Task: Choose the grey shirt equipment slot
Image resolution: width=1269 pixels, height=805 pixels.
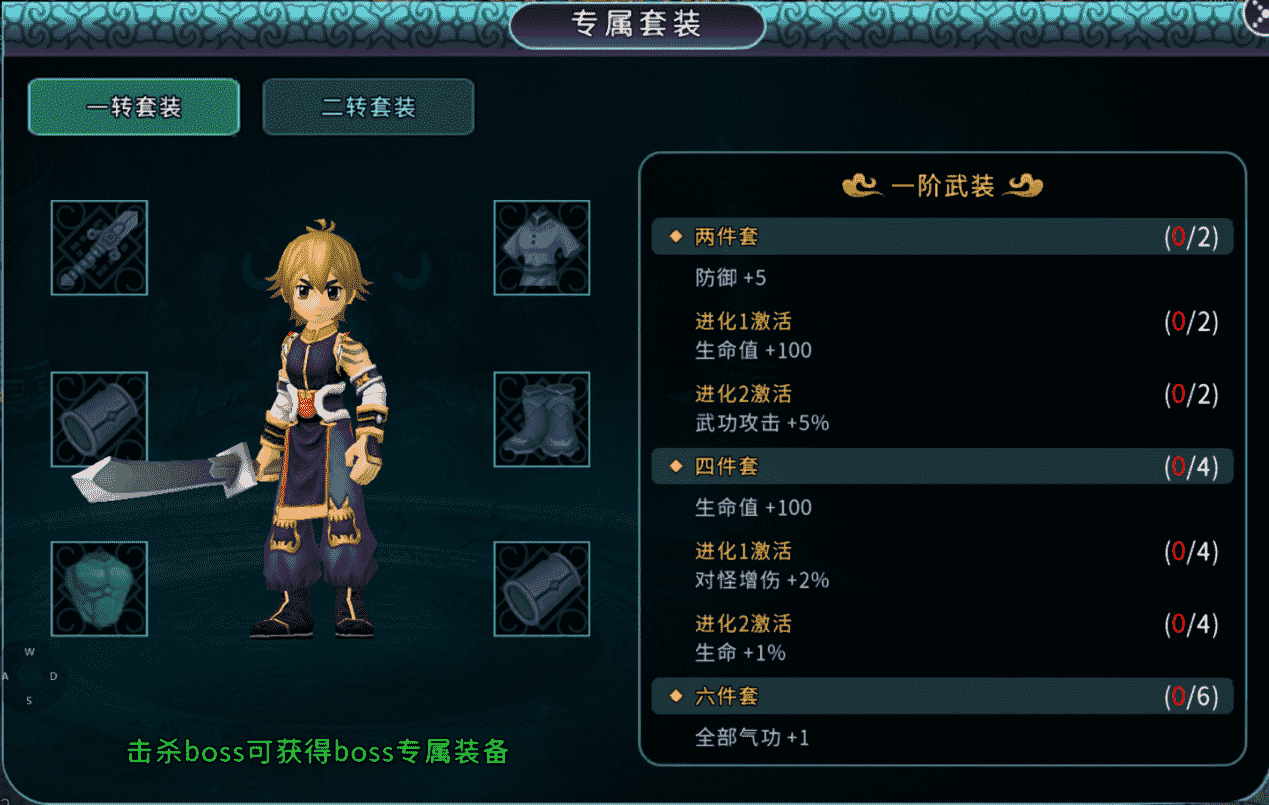Action: tap(541, 248)
